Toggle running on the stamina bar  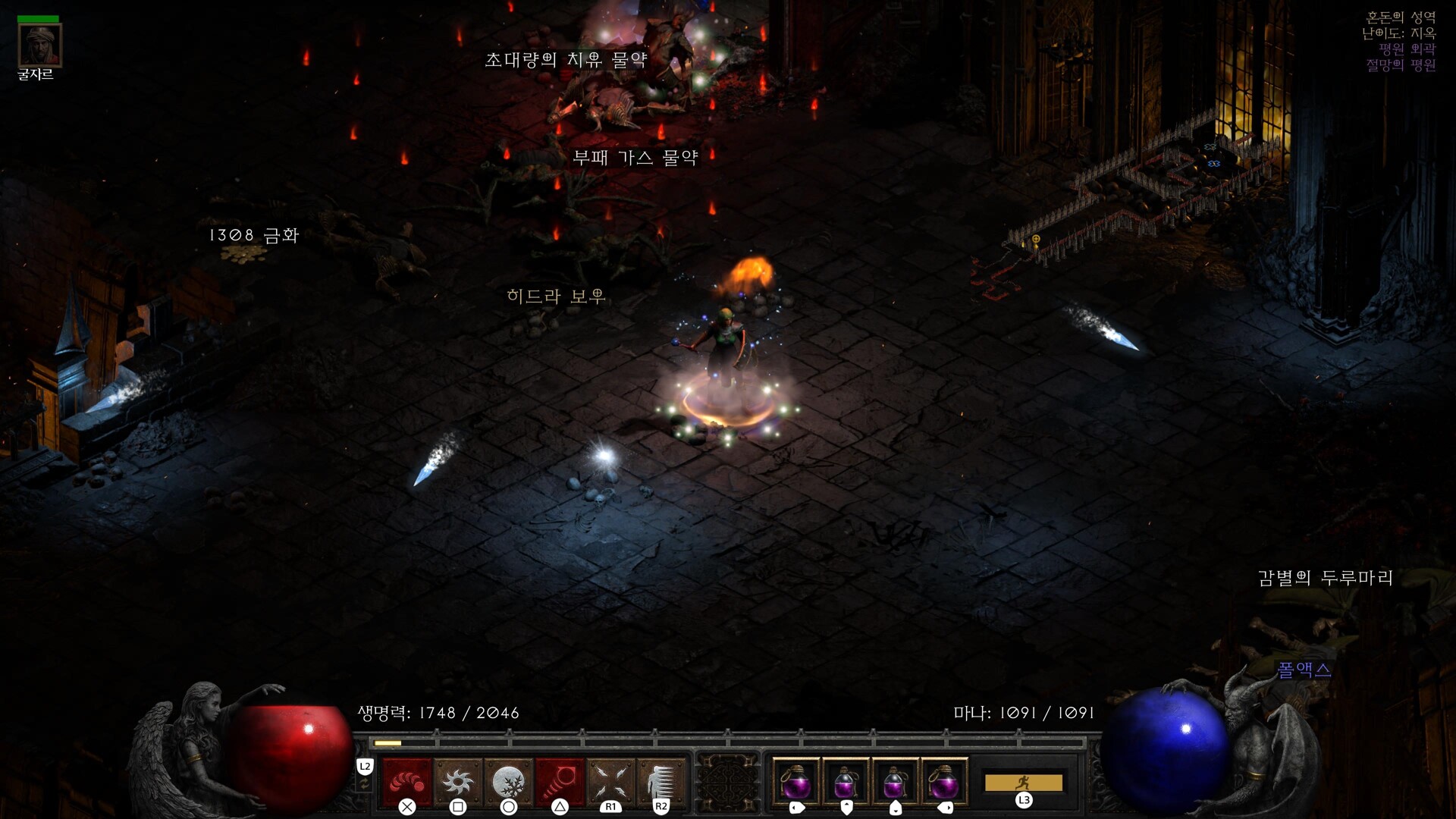[x=1023, y=783]
